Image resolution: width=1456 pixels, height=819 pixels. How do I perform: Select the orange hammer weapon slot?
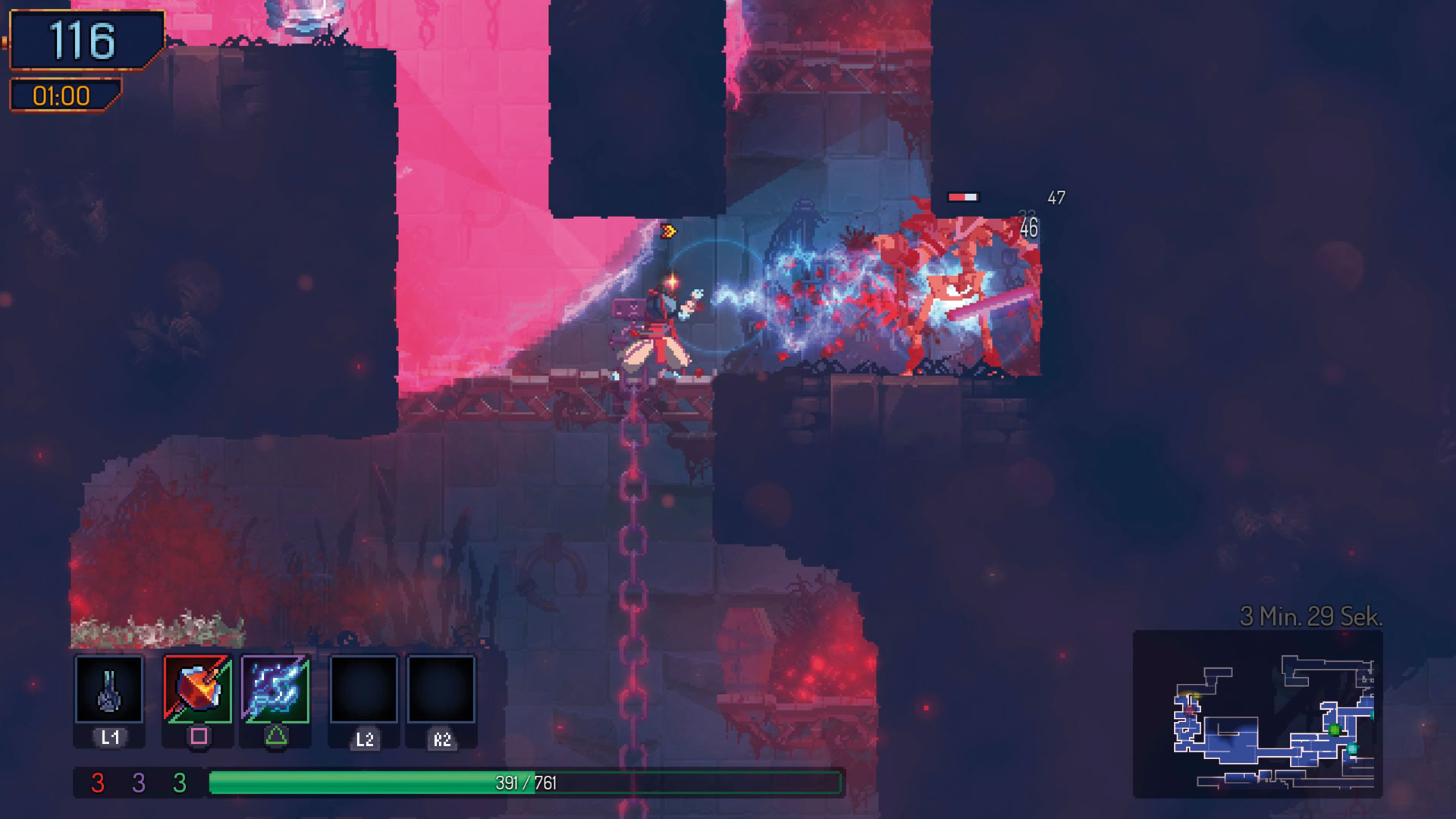(198, 689)
